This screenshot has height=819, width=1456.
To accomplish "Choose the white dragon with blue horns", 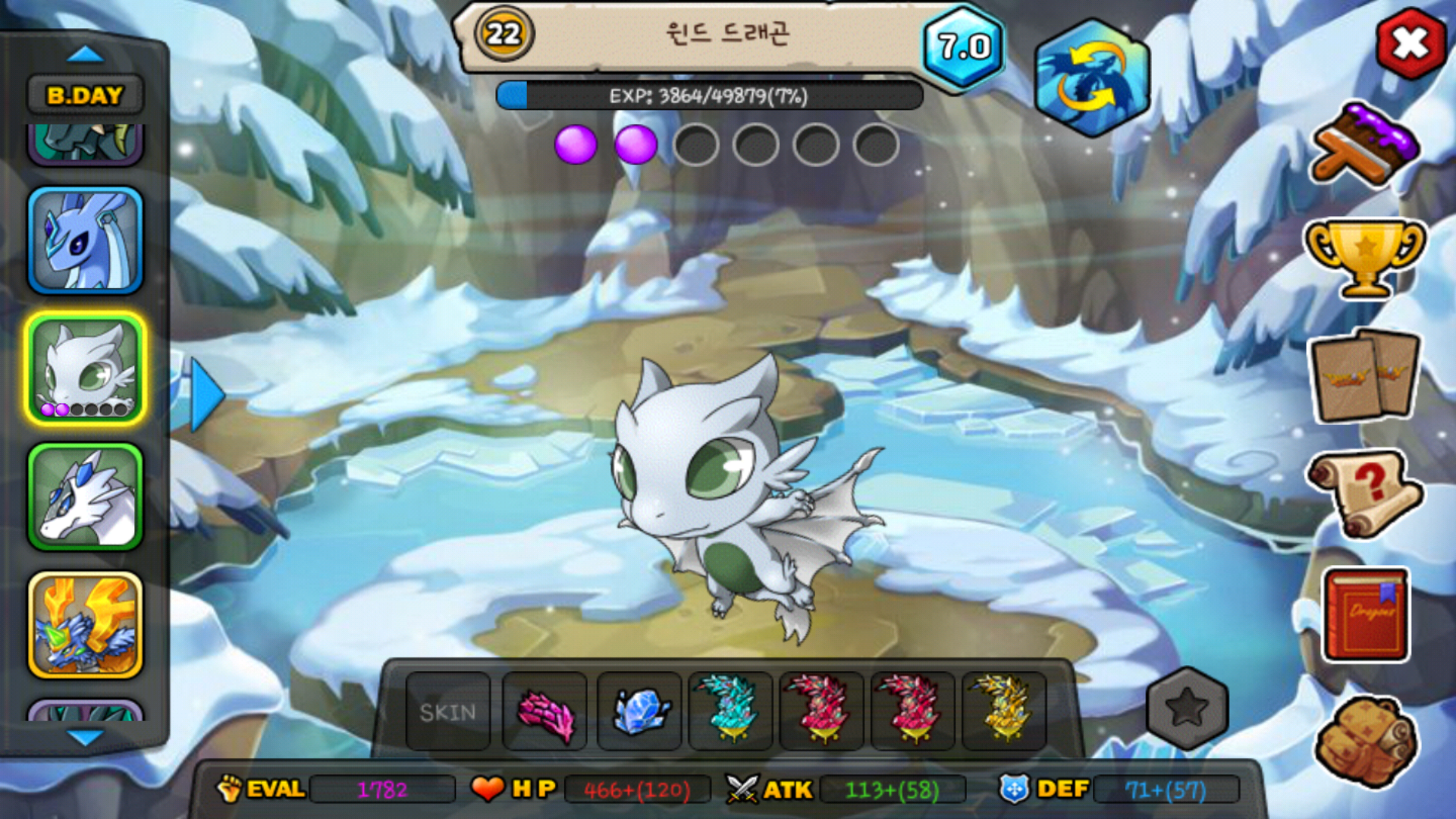I will click(85, 497).
